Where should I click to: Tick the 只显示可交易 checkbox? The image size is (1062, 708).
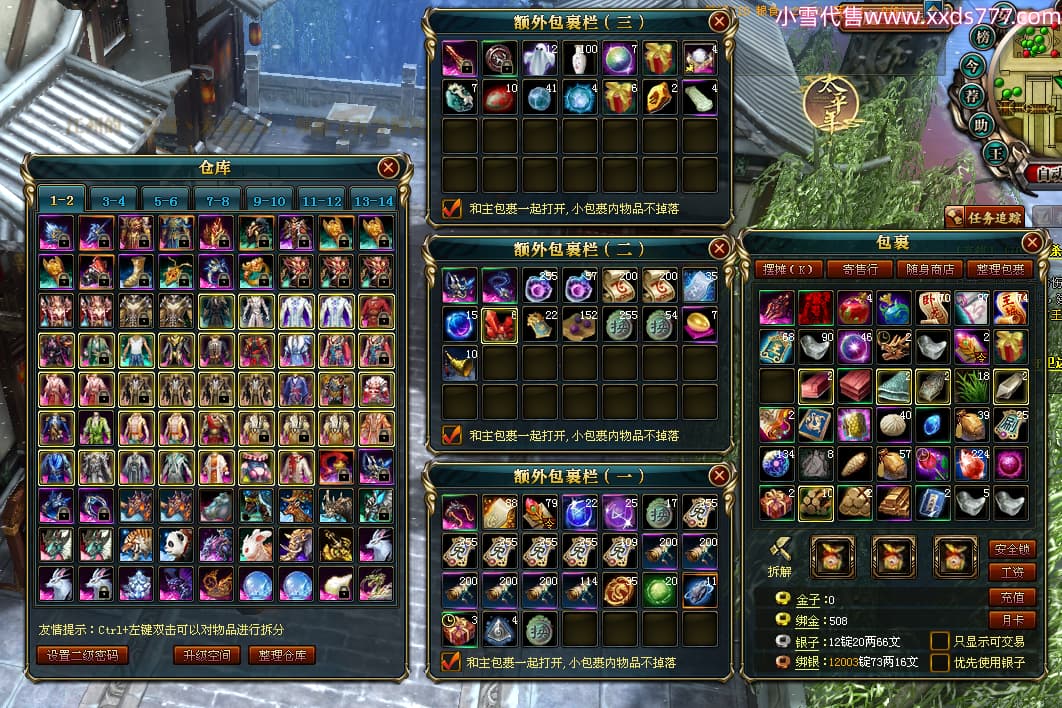[939, 641]
